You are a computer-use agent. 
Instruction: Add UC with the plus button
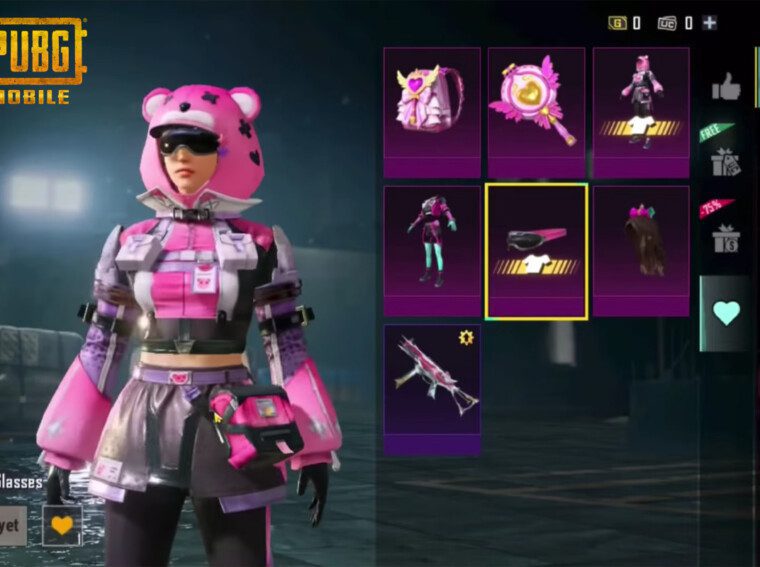point(709,22)
